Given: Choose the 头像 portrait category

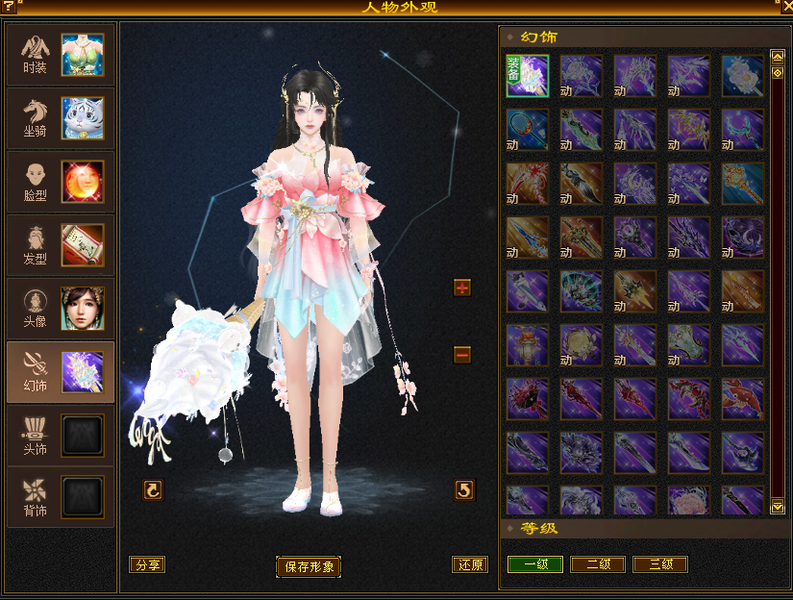Looking at the screenshot, I should point(60,309).
